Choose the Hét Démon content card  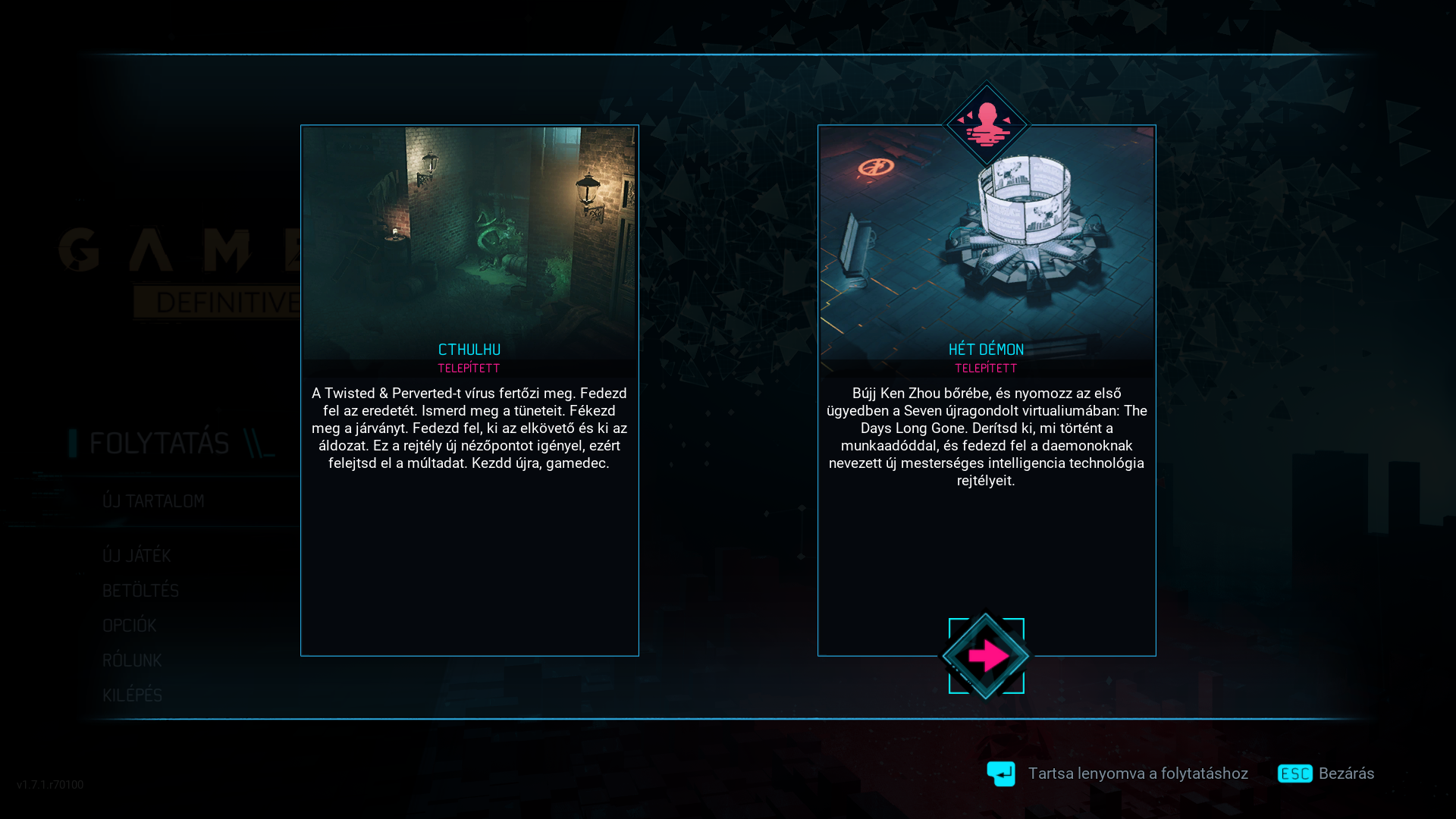point(986,390)
